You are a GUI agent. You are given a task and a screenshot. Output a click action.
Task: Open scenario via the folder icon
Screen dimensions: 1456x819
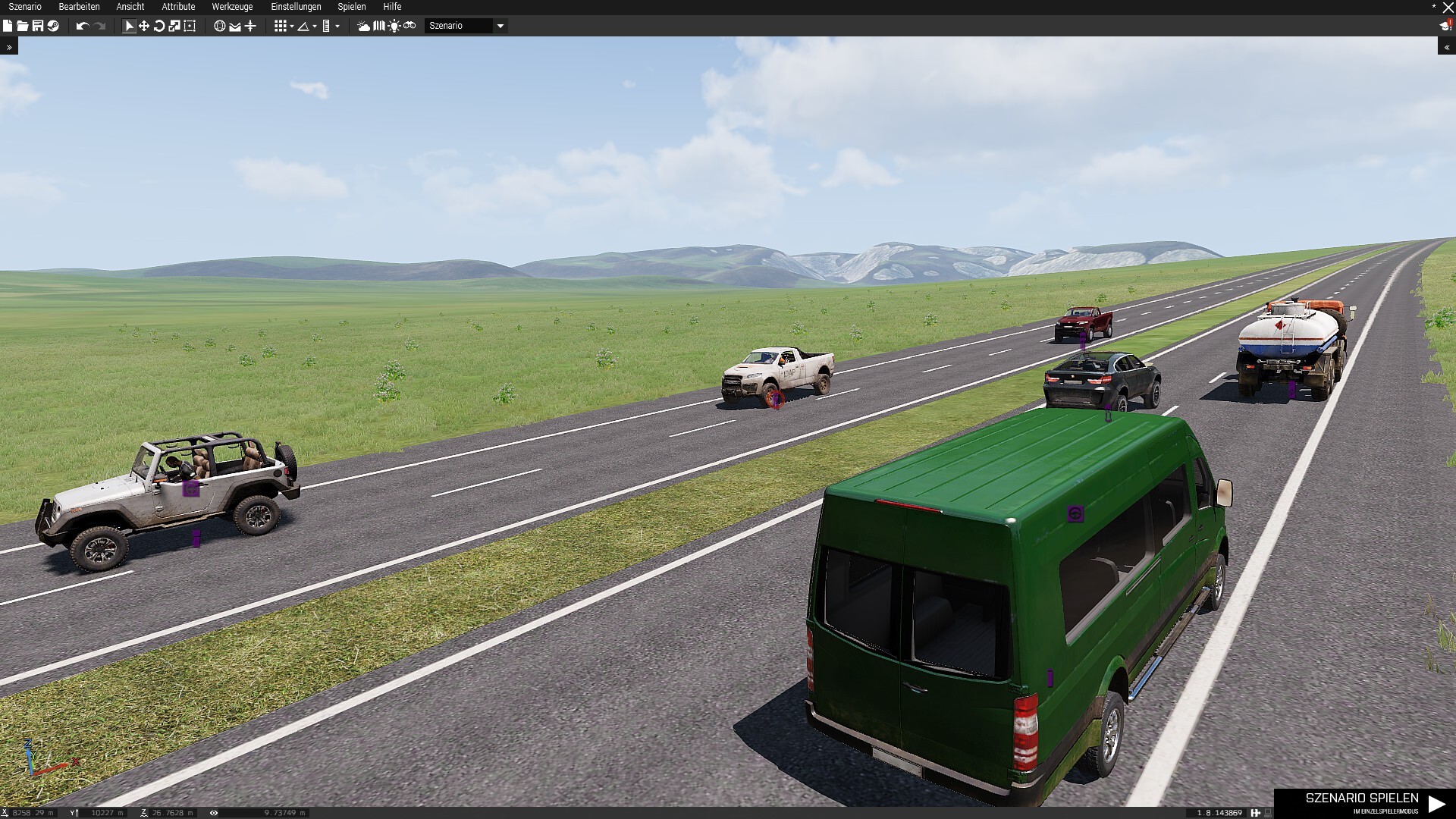click(23, 26)
